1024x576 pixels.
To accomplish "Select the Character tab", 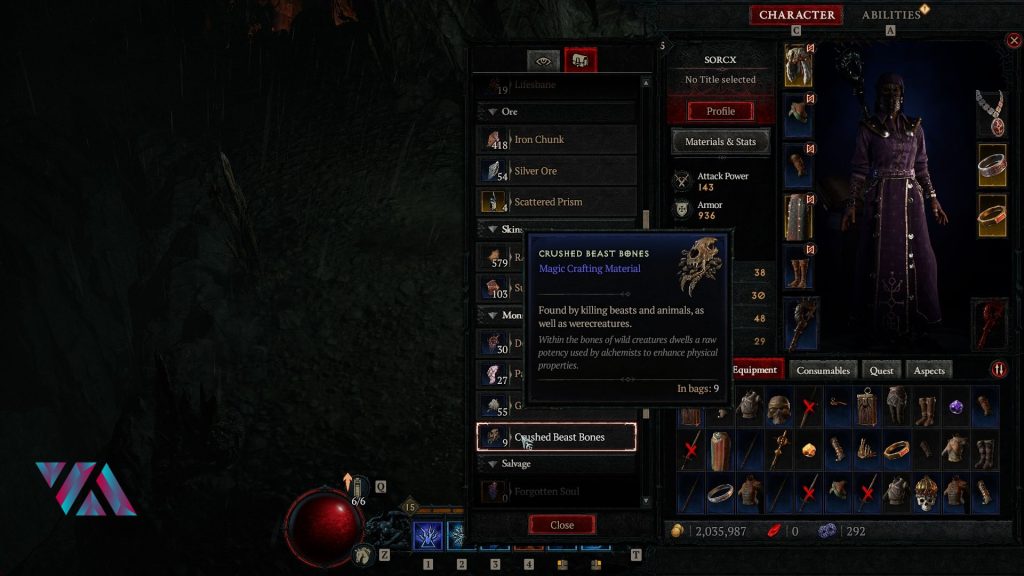I will click(796, 15).
